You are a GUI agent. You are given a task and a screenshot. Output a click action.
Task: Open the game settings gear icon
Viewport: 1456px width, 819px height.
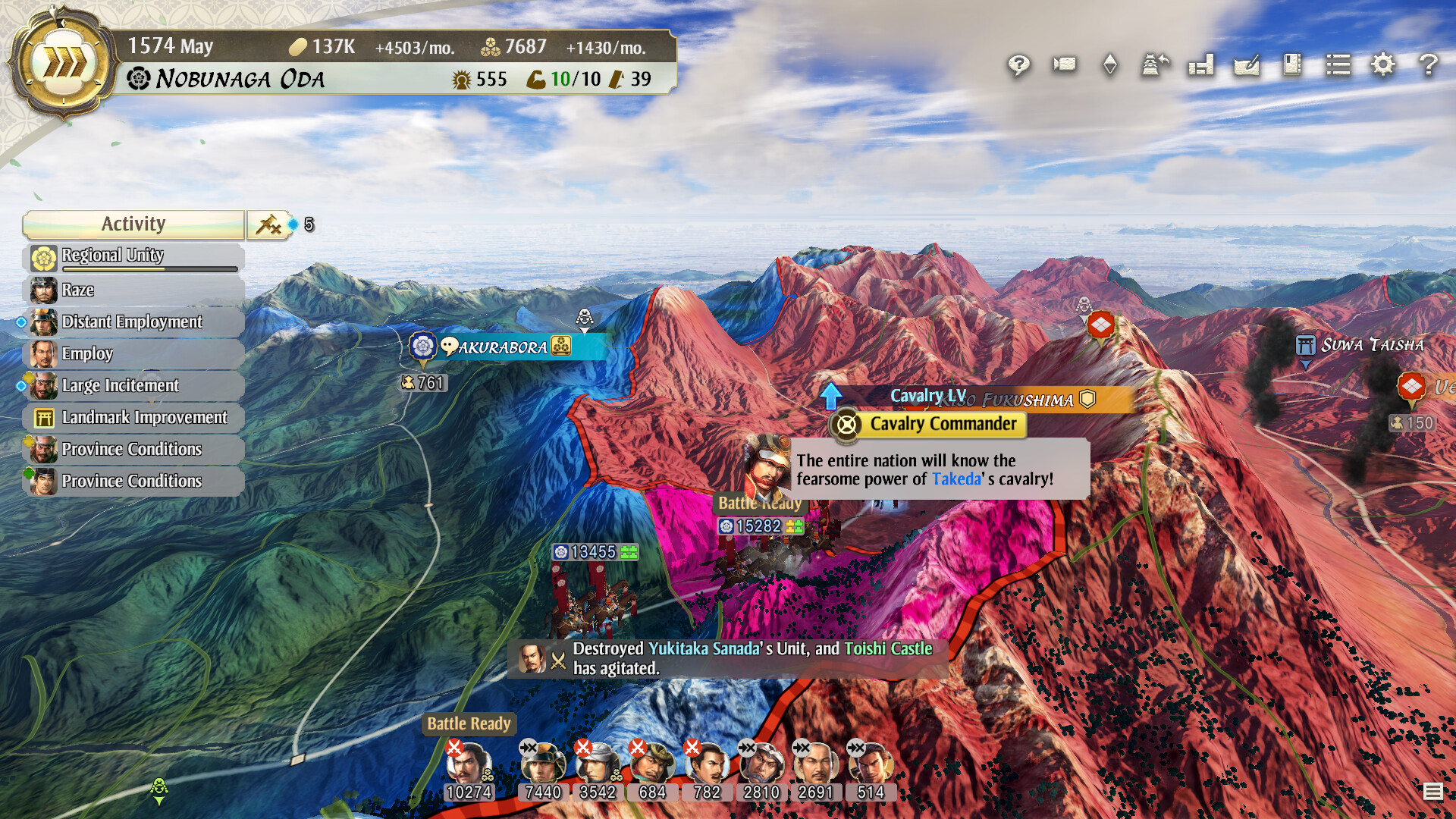[1384, 65]
